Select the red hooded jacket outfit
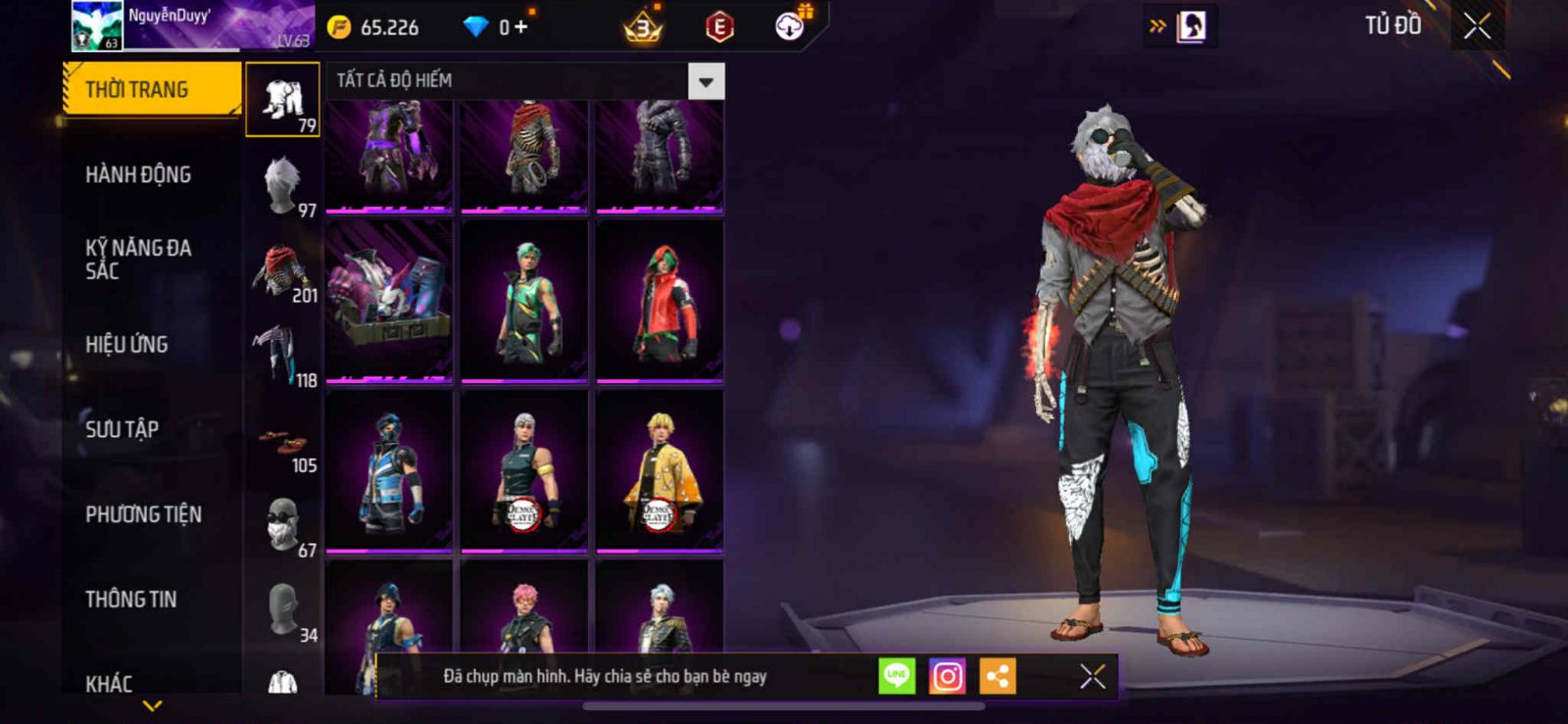This screenshot has width=1568, height=724. (660, 301)
